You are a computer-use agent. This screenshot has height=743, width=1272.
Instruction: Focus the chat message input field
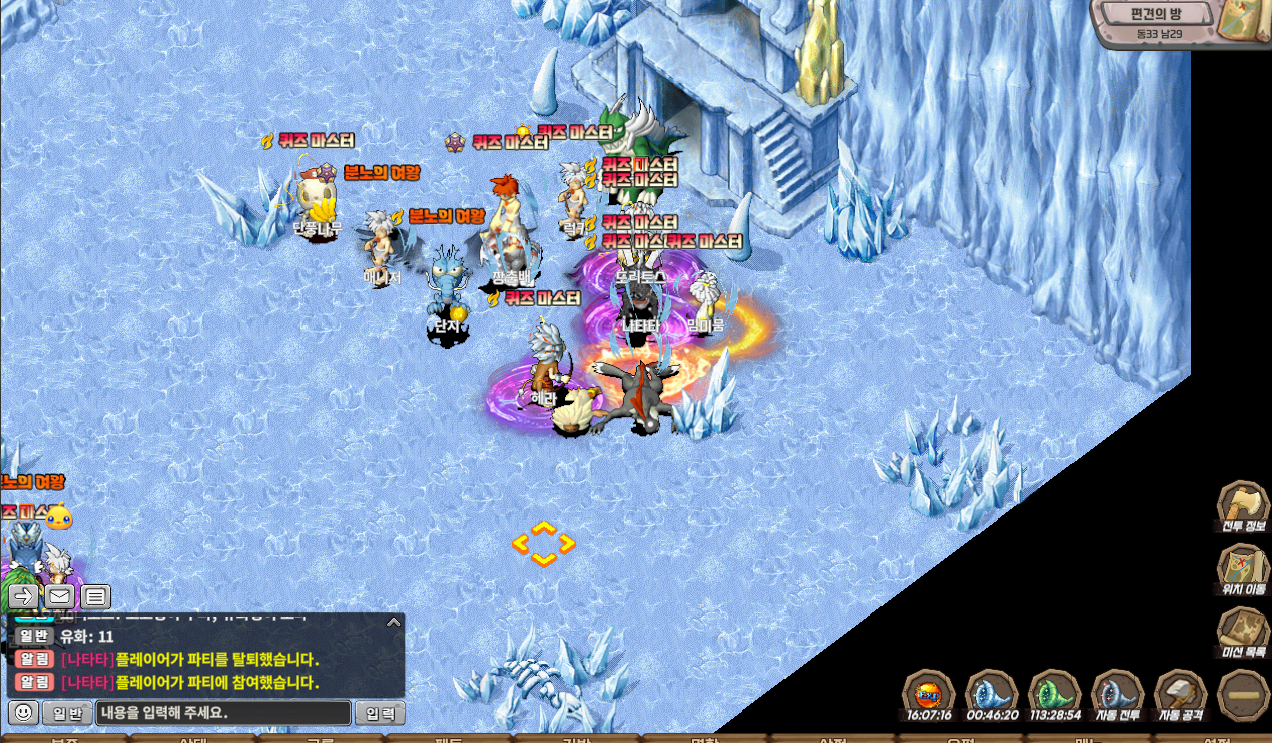223,713
